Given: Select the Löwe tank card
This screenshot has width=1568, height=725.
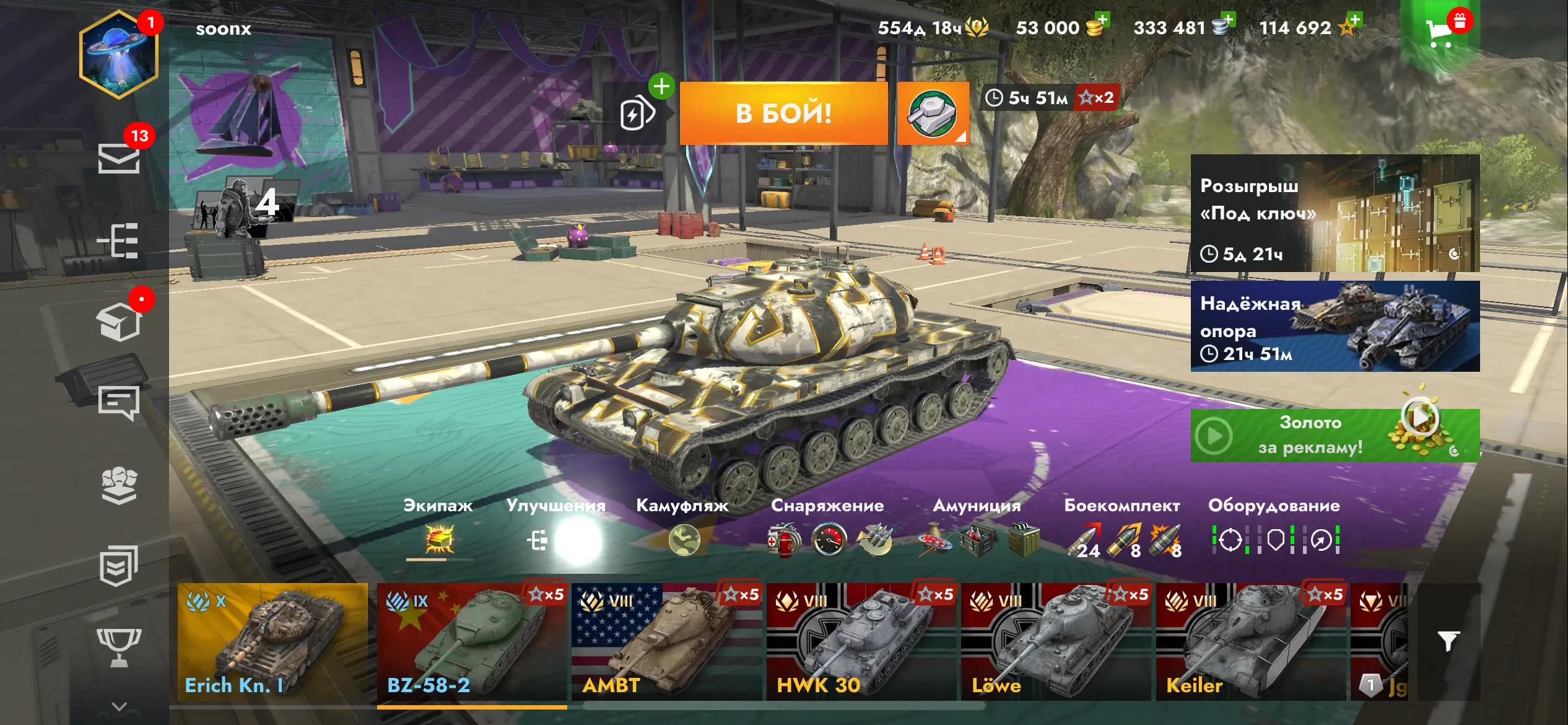Looking at the screenshot, I should pyautogui.click(x=1055, y=642).
